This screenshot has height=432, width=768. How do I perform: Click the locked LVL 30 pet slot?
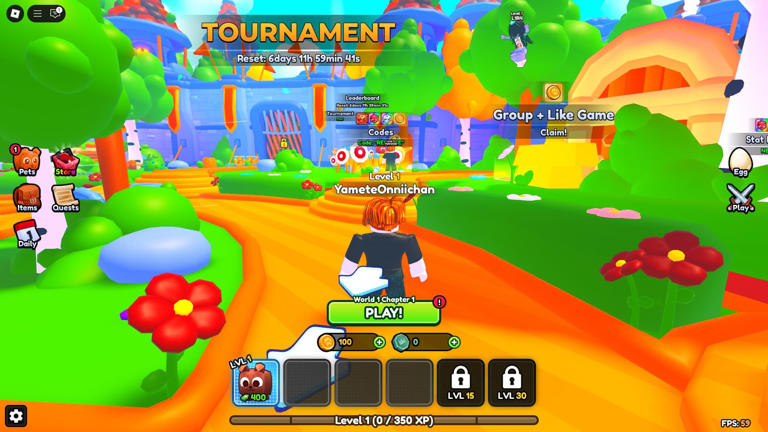coord(512,382)
